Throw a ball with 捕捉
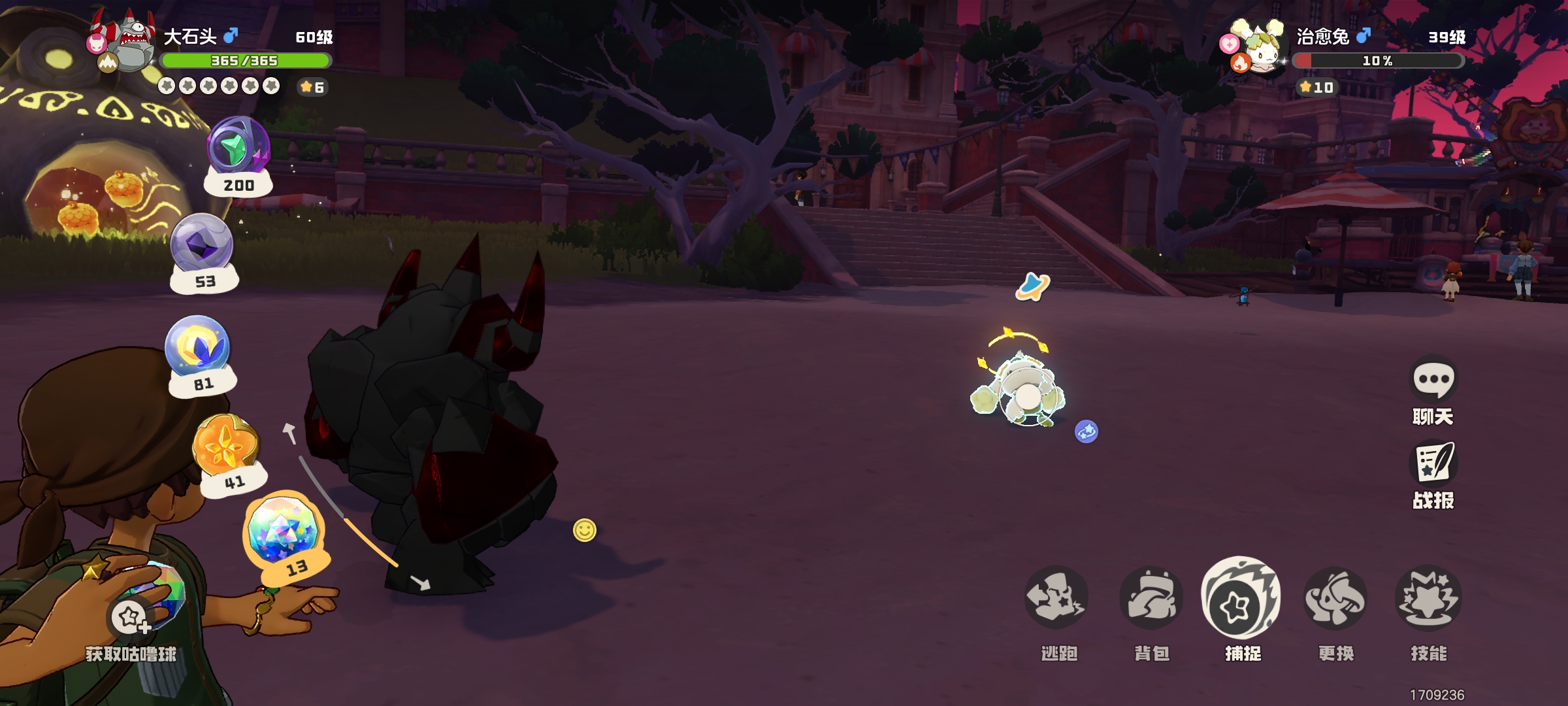This screenshot has width=1568, height=706. (1241, 598)
